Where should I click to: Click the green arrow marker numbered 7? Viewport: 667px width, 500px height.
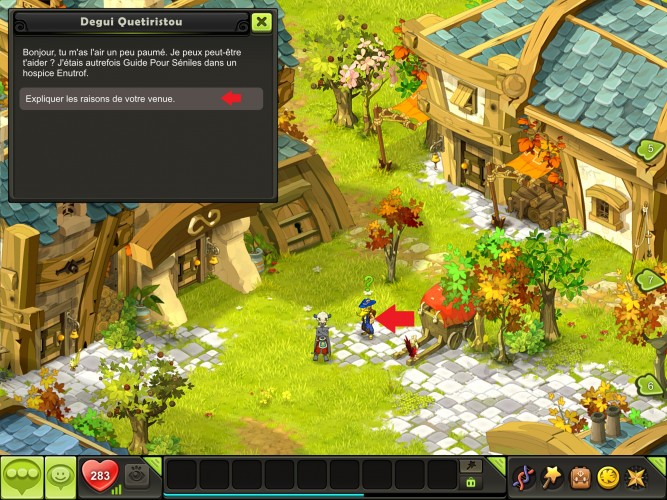(x=650, y=281)
